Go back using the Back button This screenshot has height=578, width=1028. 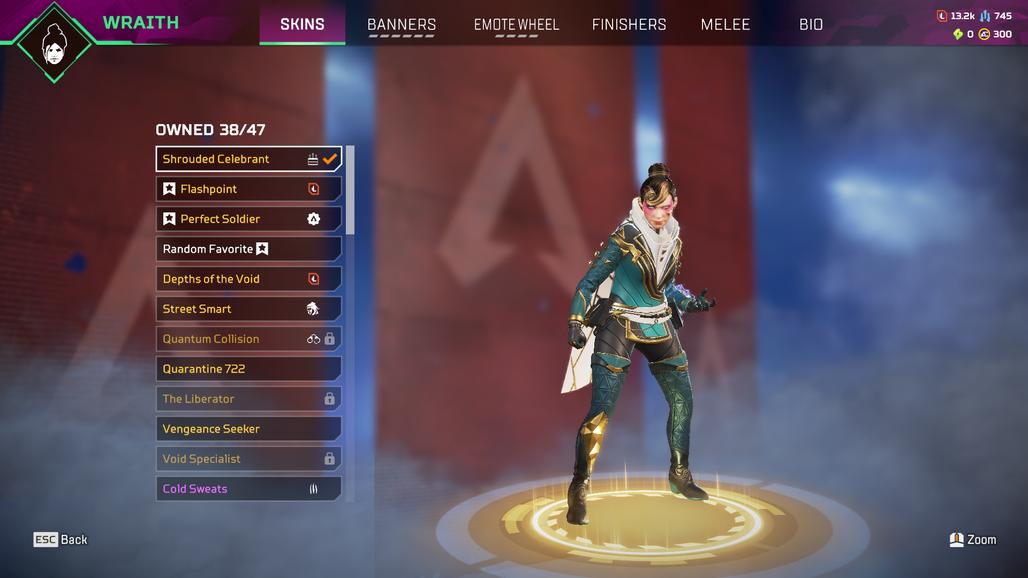pos(61,540)
